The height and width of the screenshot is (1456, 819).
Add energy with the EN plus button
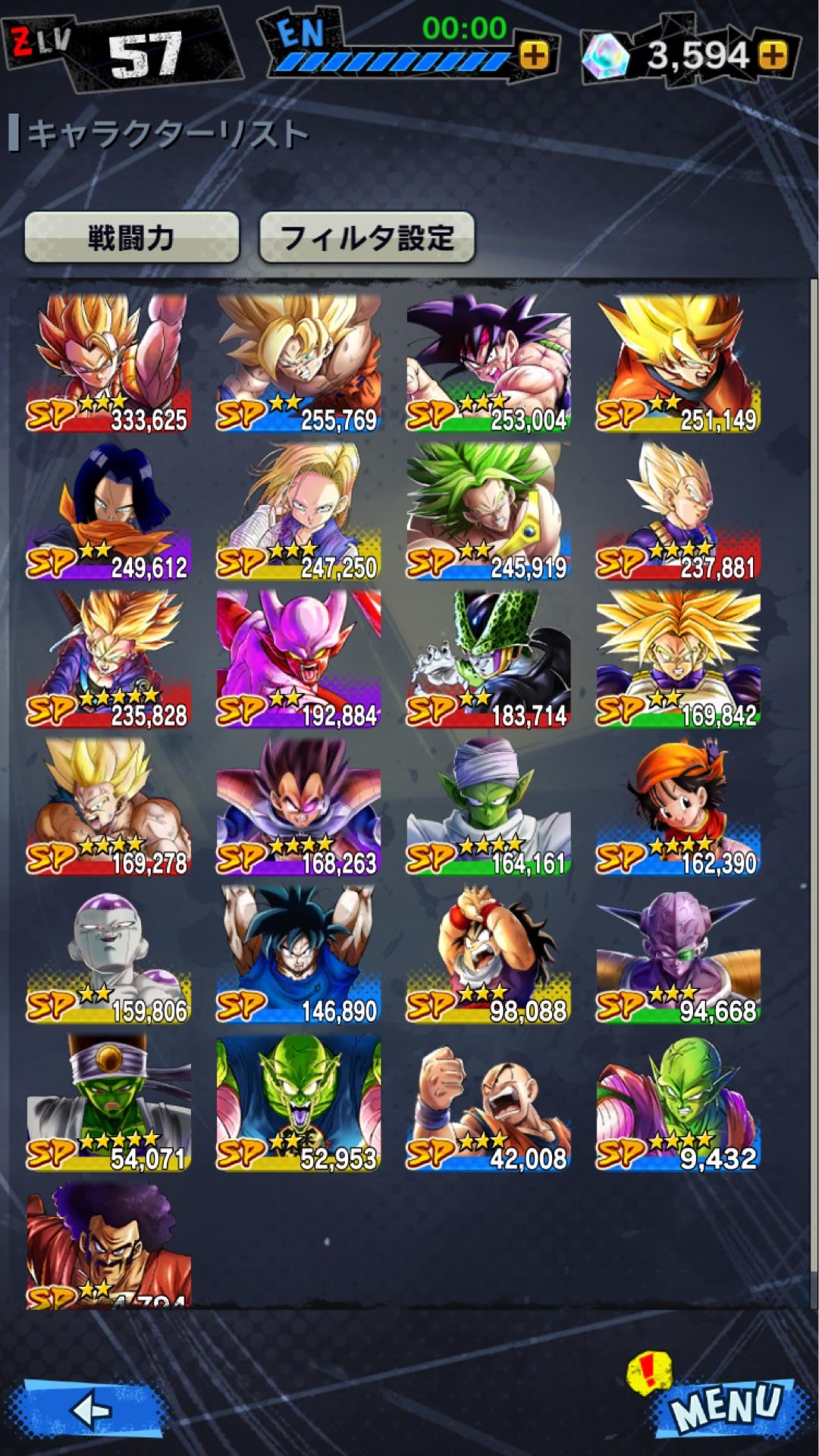(x=534, y=55)
